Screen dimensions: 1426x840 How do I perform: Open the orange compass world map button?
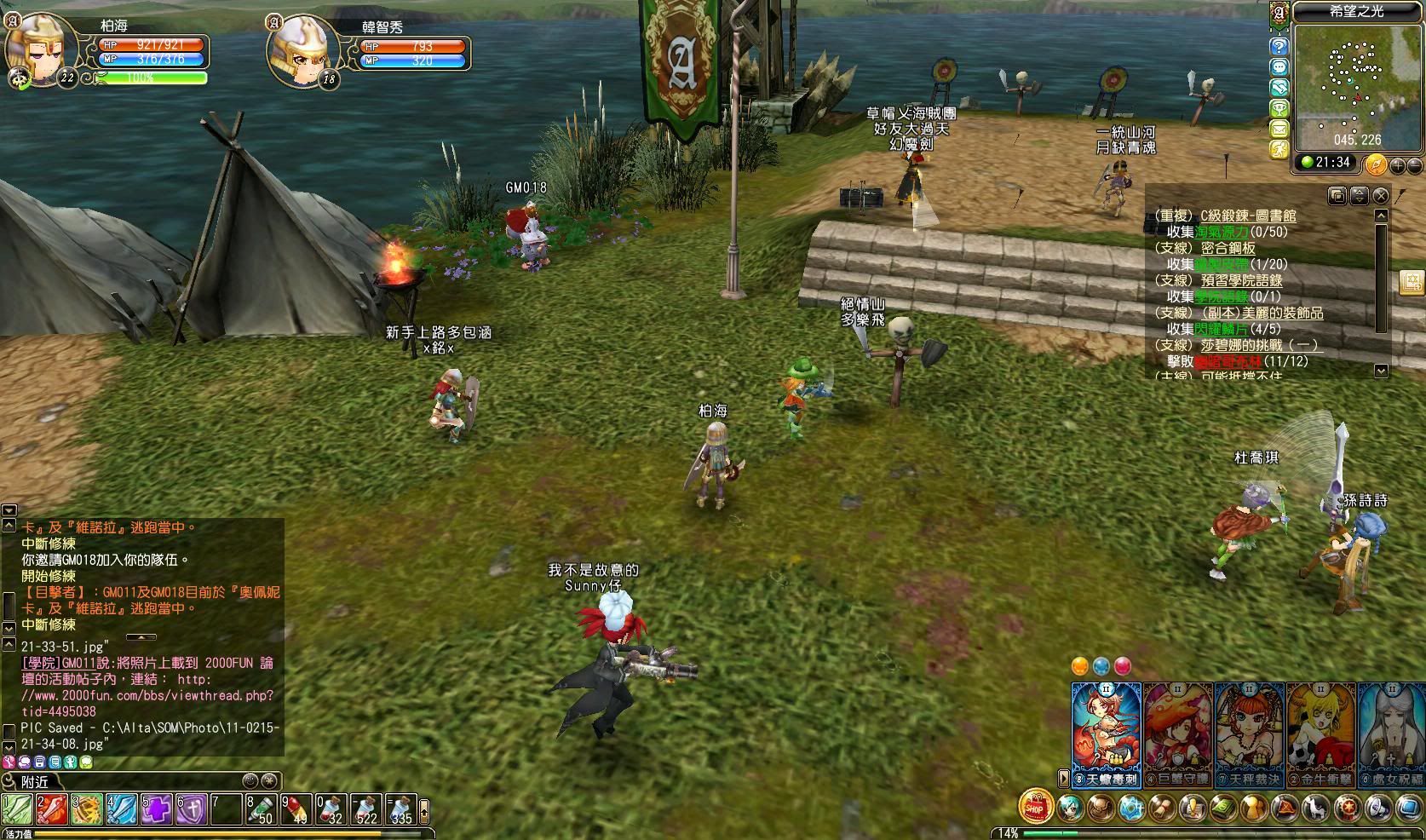[1376, 164]
